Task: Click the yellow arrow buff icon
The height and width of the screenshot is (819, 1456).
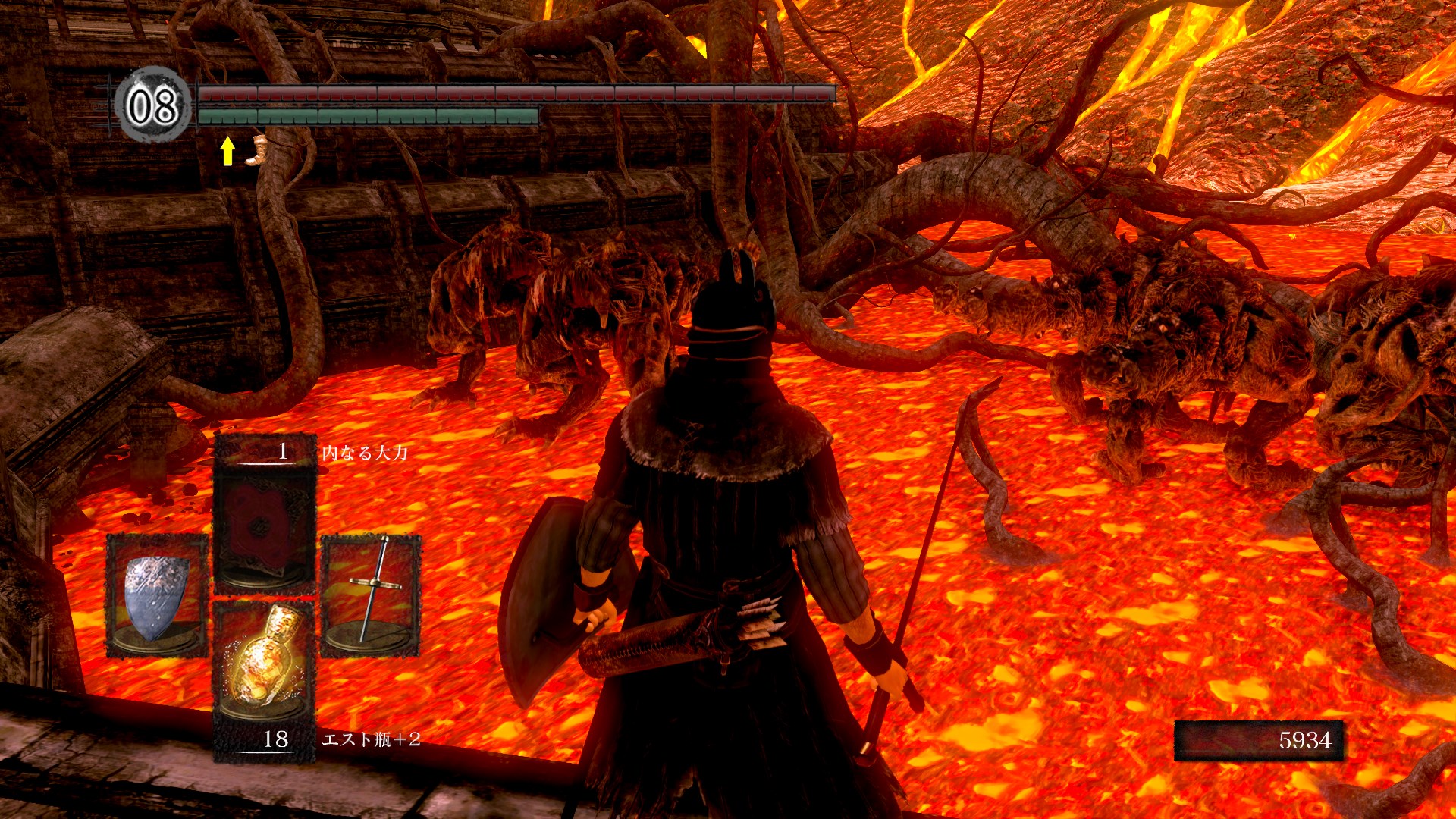Action: 227,151
